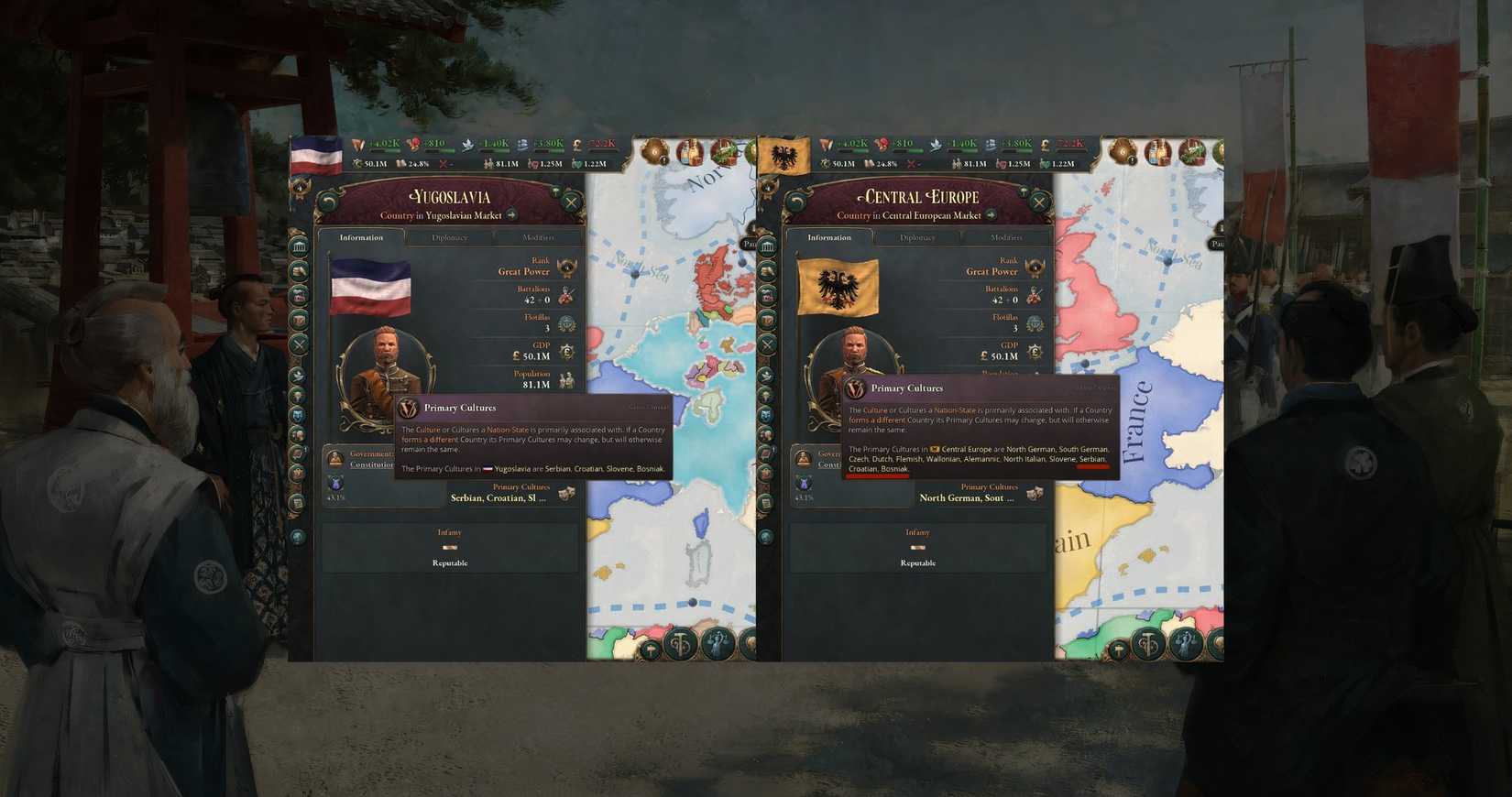Viewport: 1512px width, 797px height.
Task: Select the crossed-swords military icon in the sidebar
Action: click(299, 344)
